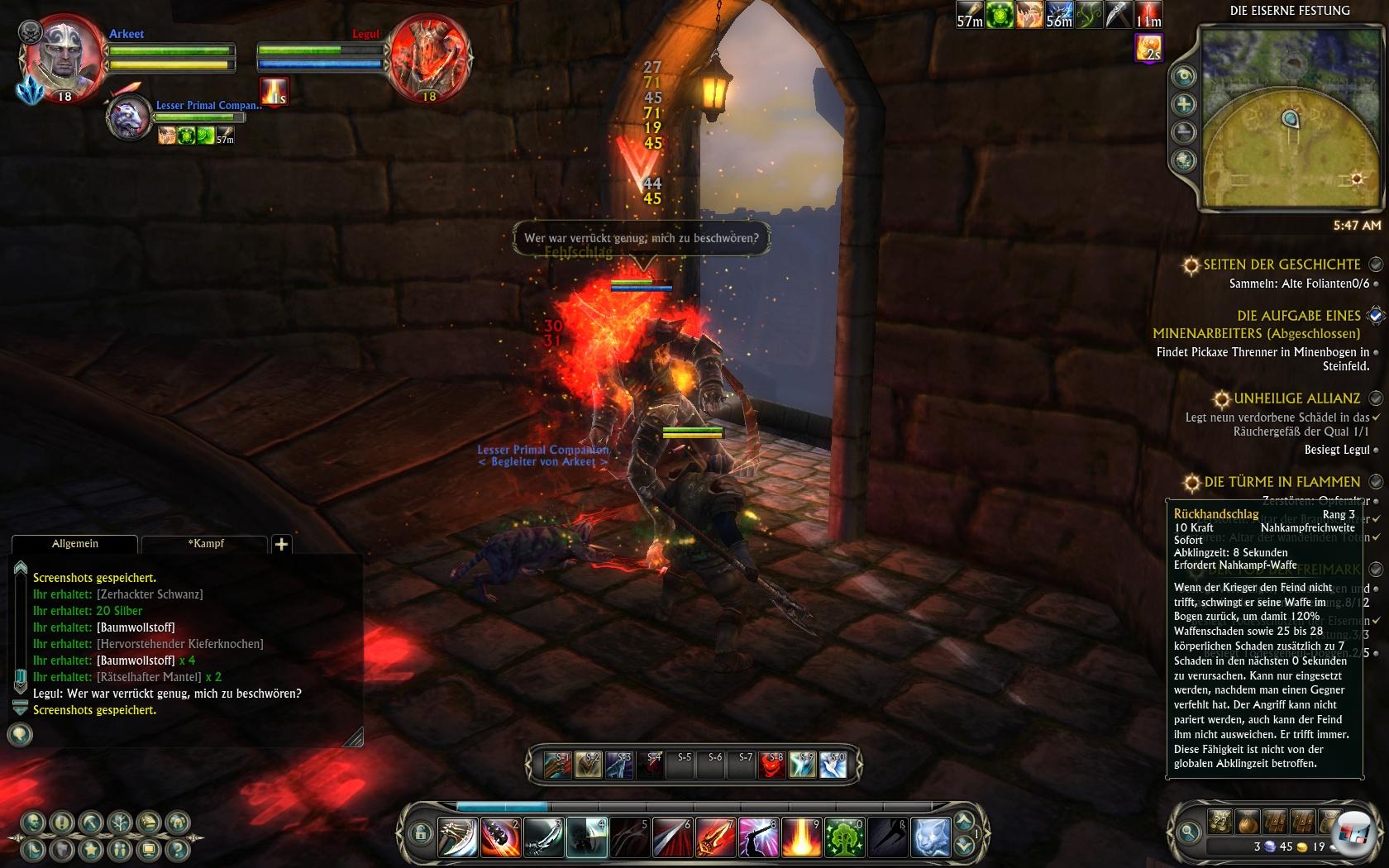Viewport: 1389px width, 868px height.
Task: Select the white cat pet ability icon
Action: [x=930, y=837]
